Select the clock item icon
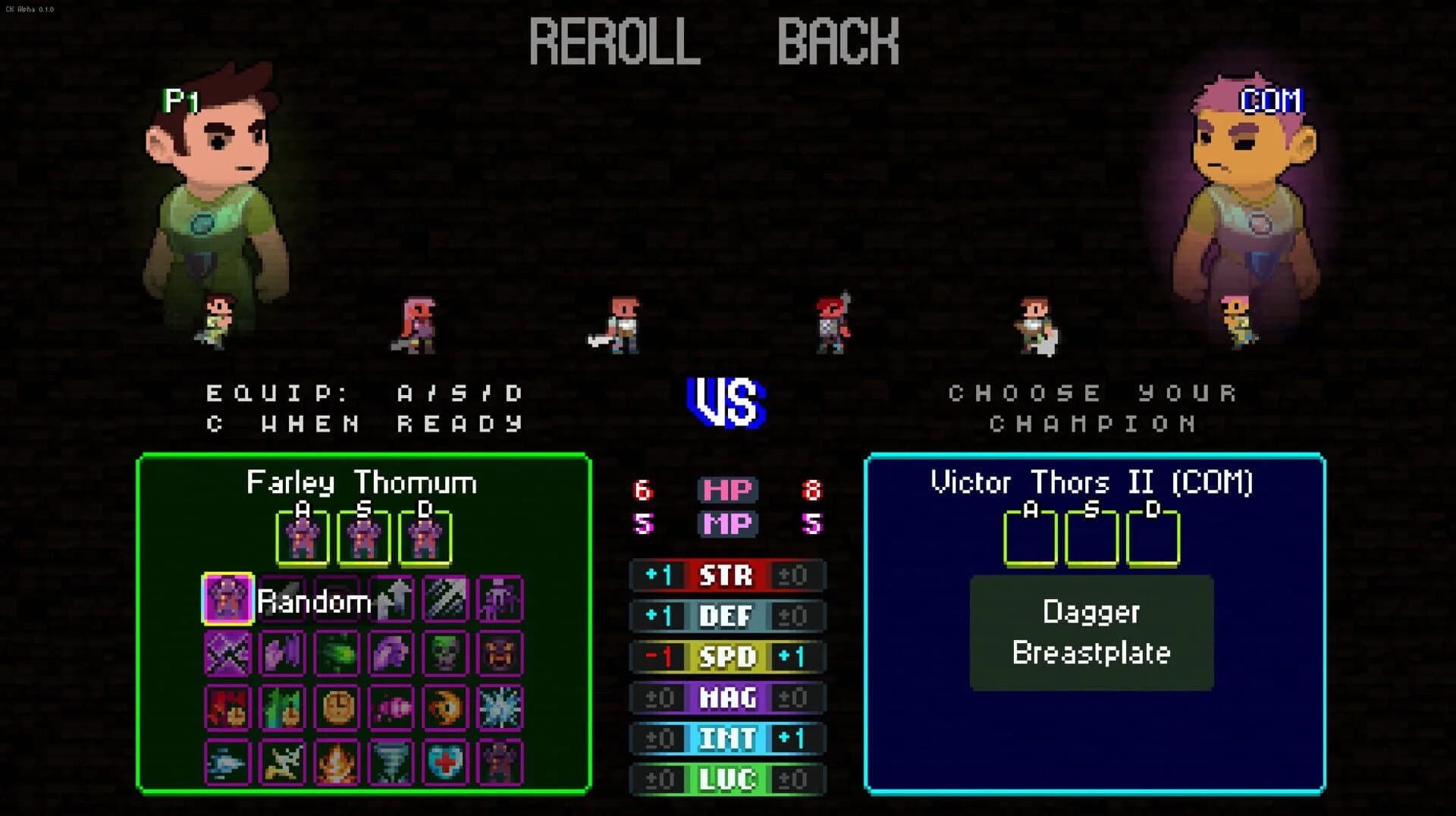Screen dimensions: 1456x816 coord(338,707)
